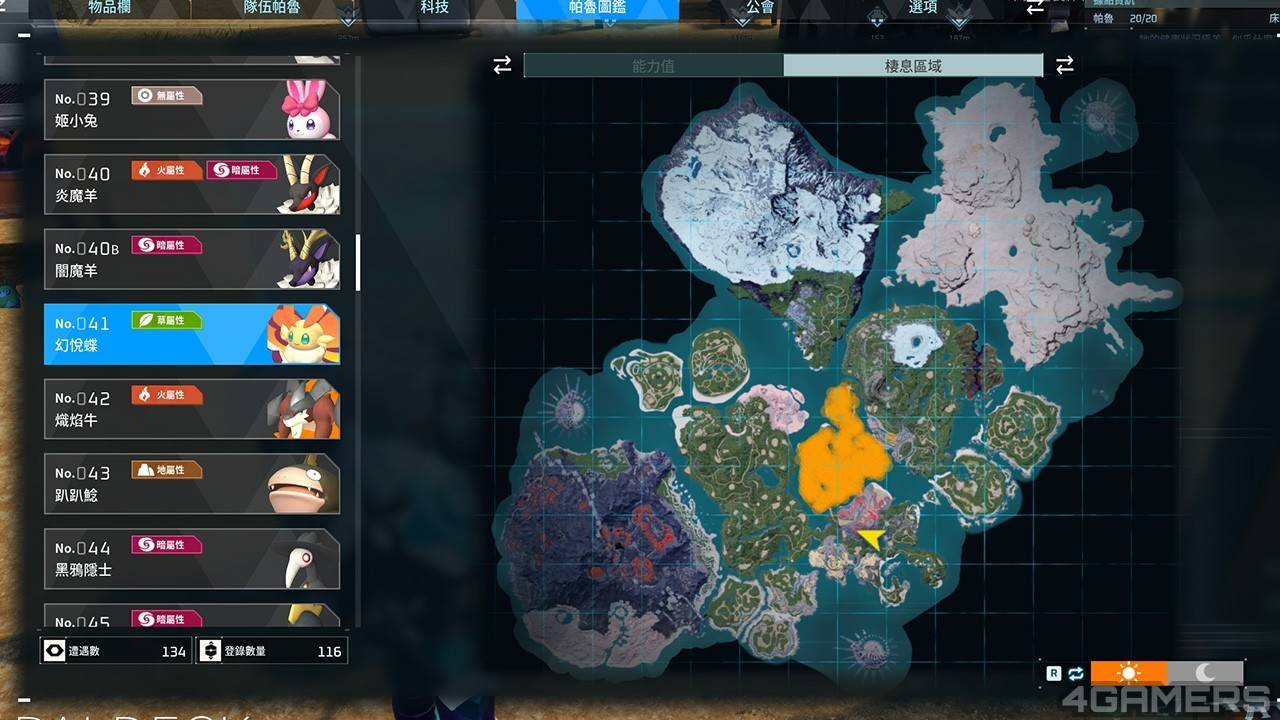The width and height of the screenshot is (1280, 720).
Task: Switch to the 公會 guild tab
Action: tap(760, 7)
